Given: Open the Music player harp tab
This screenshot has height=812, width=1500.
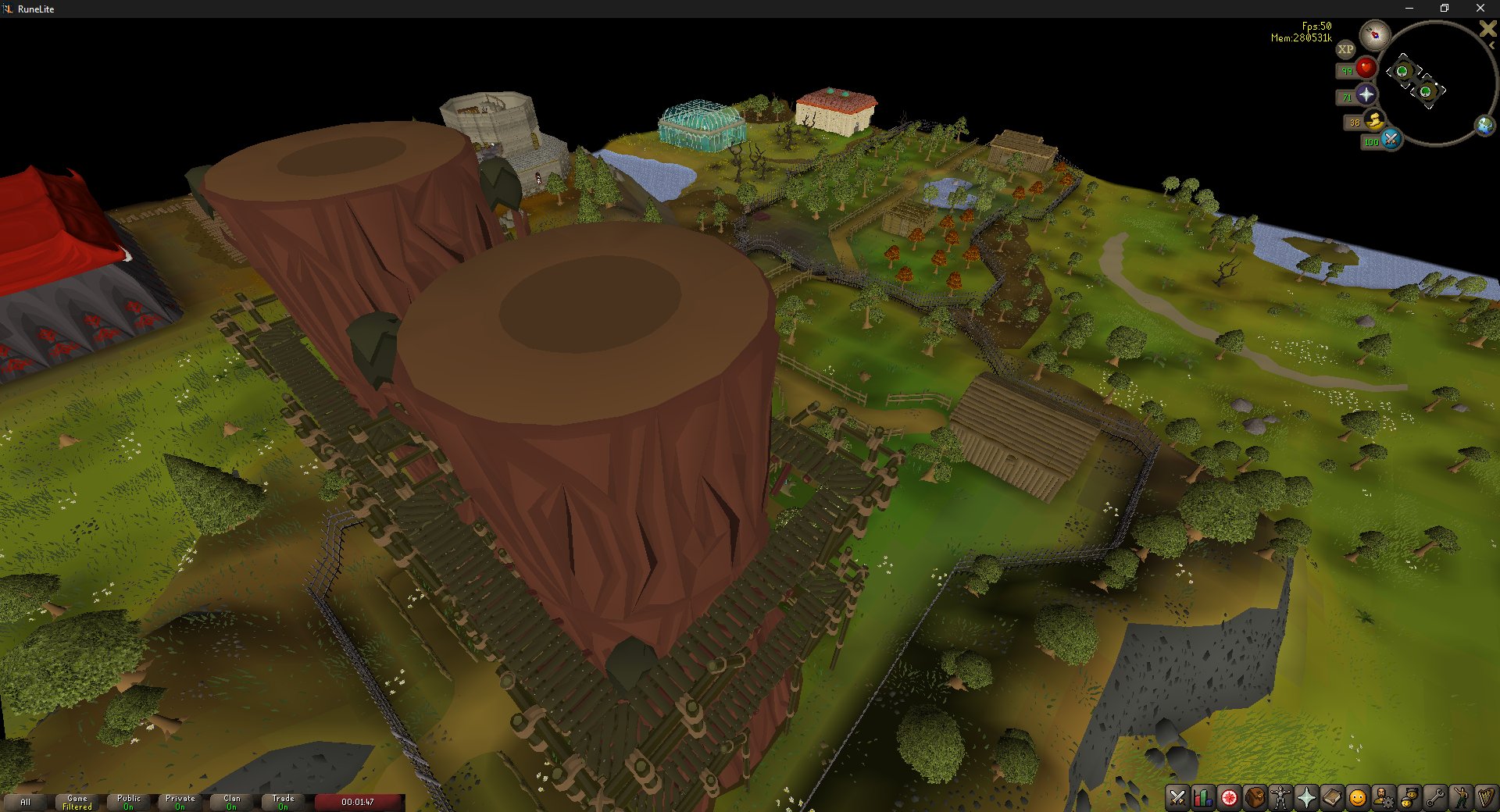Looking at the screenshot, I should 1488,799.
